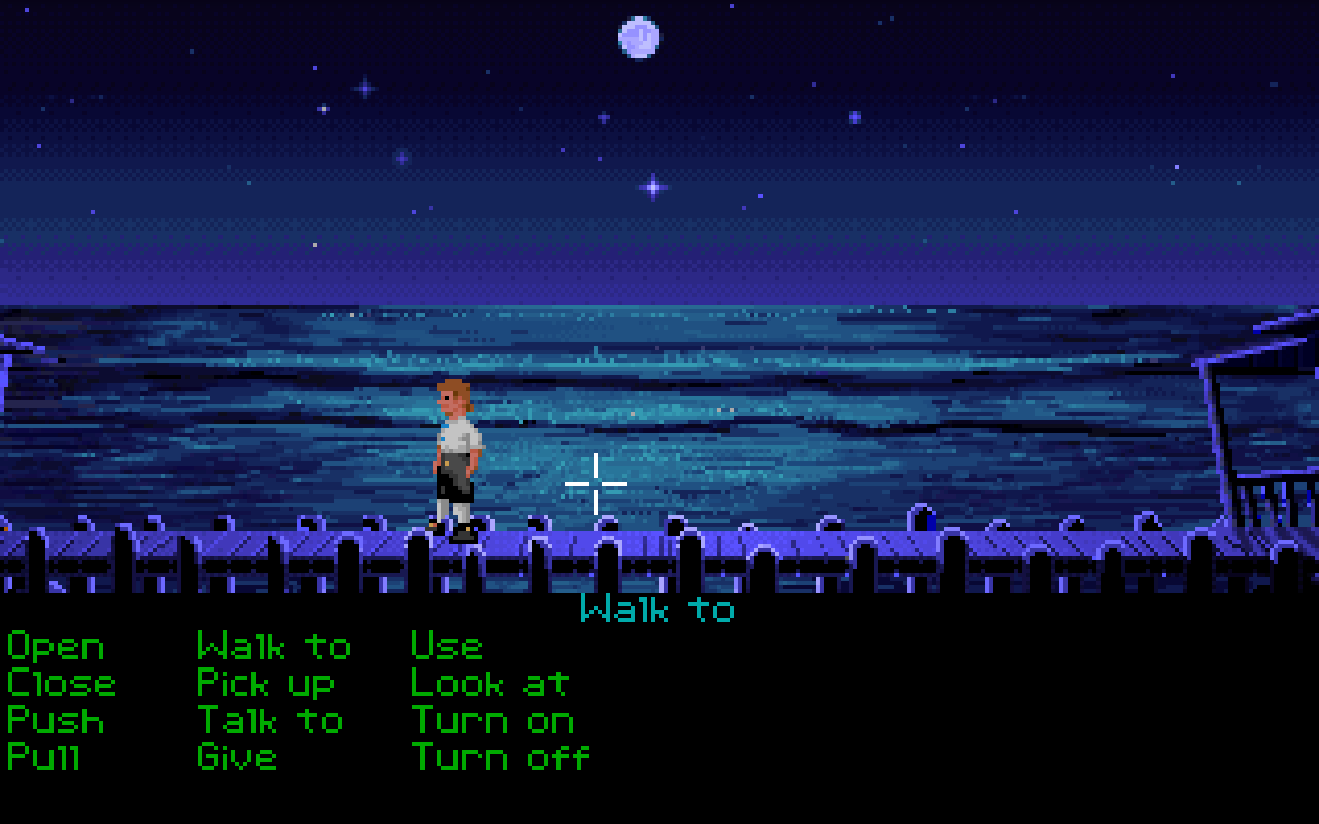Click the Open verb command
Viewport: 1319px width, 824px height.
pyautogui.click(x=55, y=645)
